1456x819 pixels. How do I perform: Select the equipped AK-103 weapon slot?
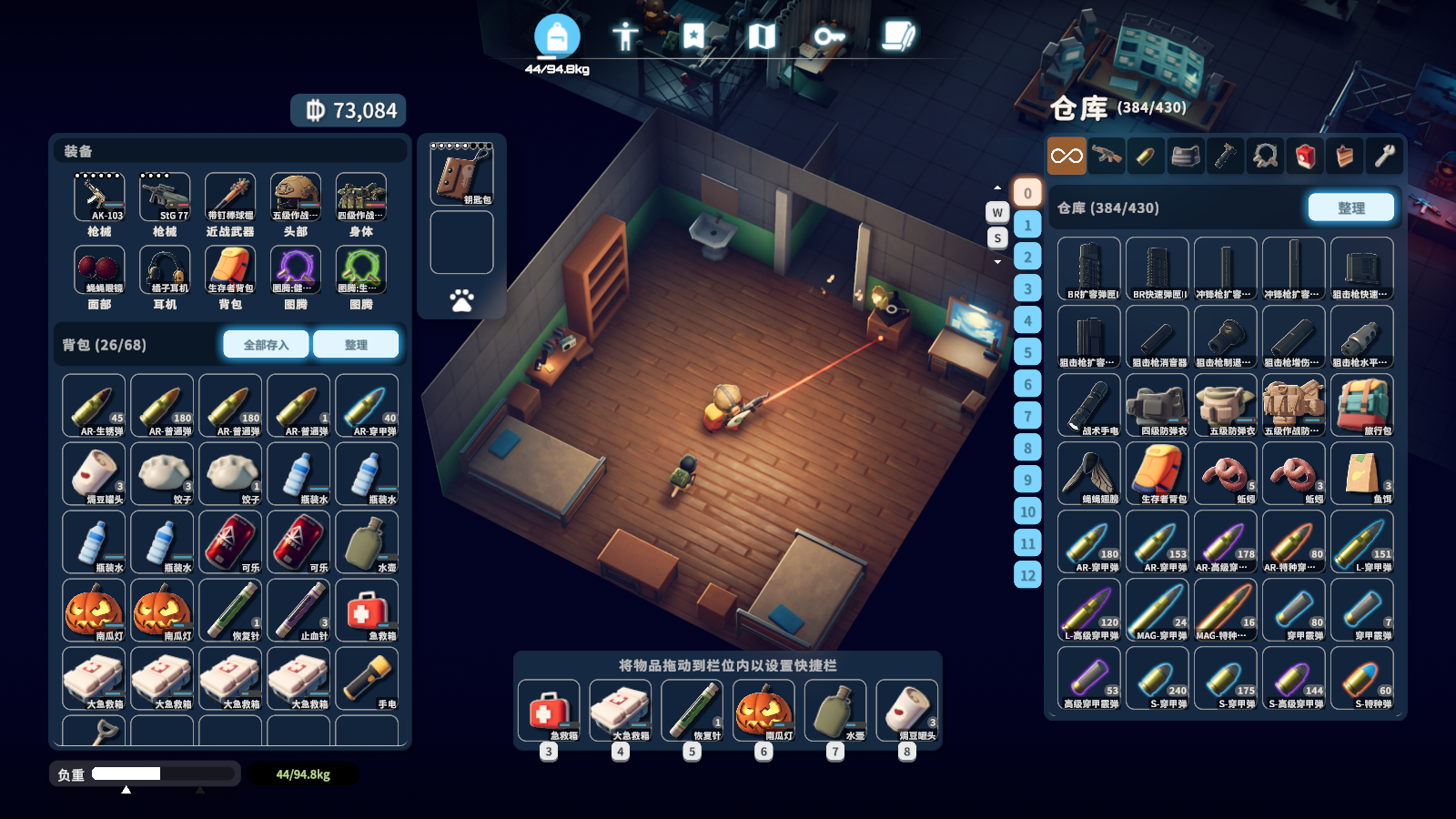99,197
